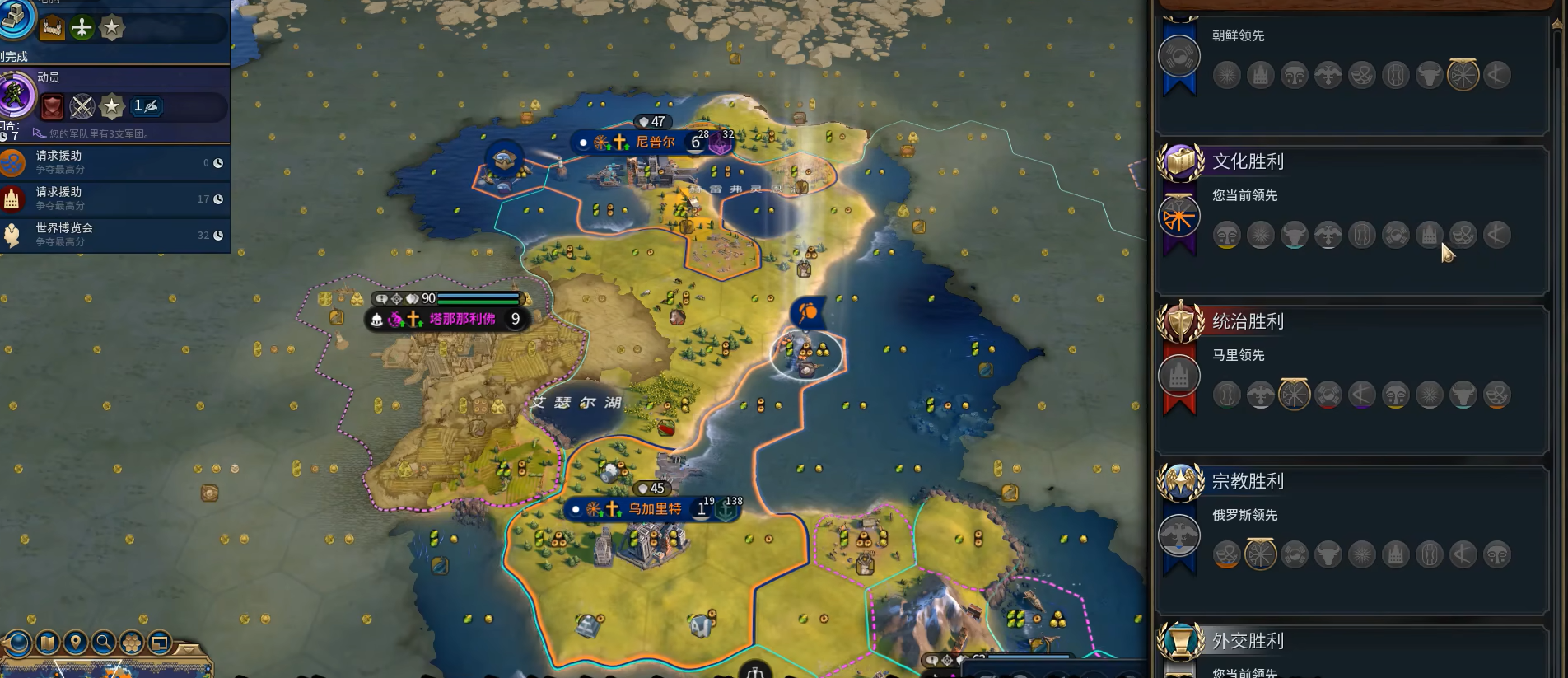The height and width of the screenshot is (678, 1568).
Task: Open the map pin tool
Action: [76, 643]
